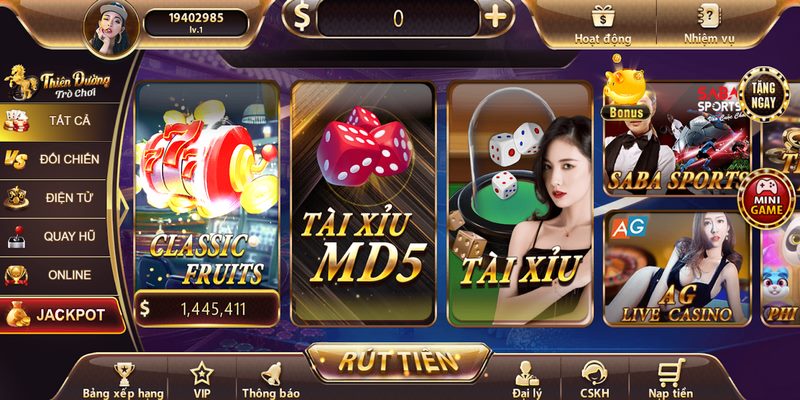The height and width of the screenshot is (400, 800).
Task: Open the Jackpot tab
Action: (x=60, y=314)
